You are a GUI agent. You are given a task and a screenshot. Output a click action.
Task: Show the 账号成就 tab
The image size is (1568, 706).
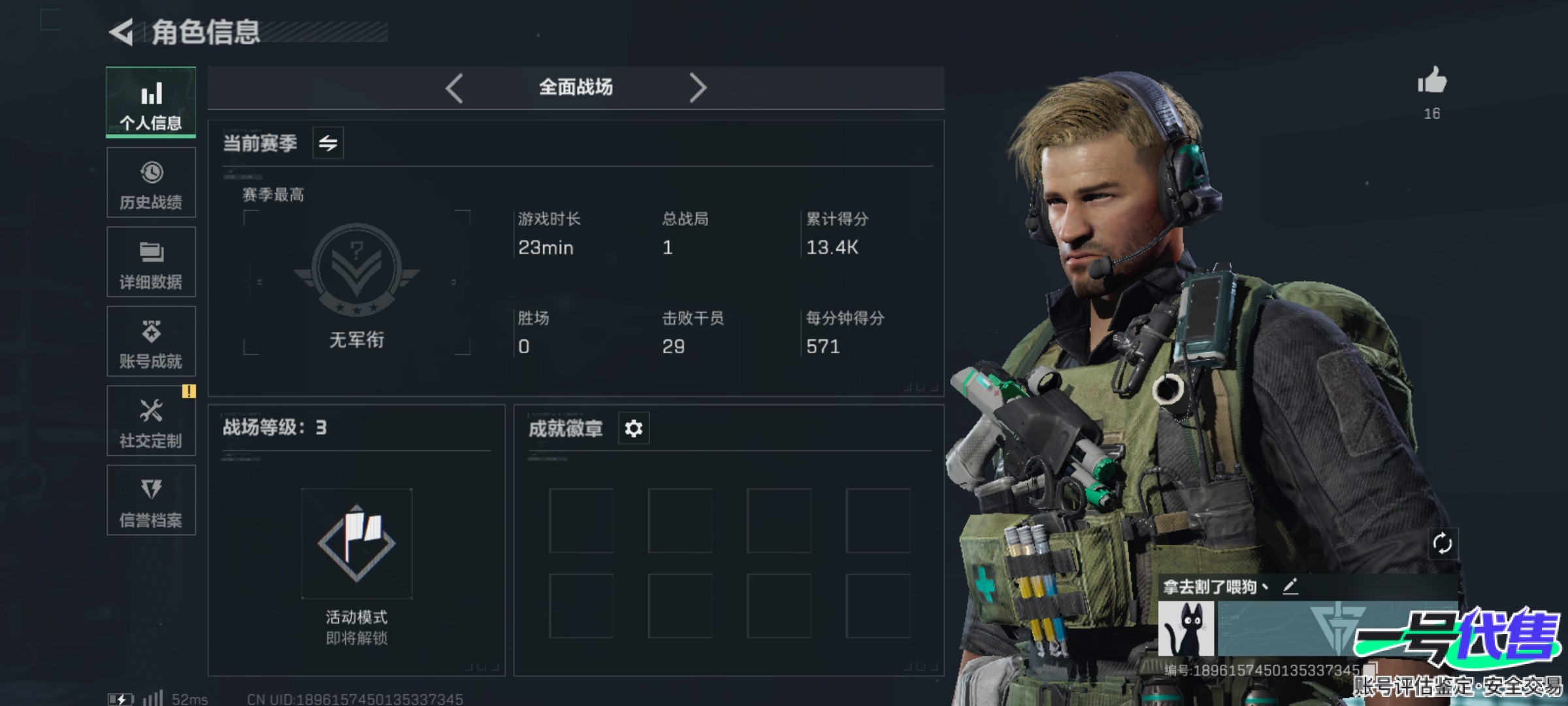click(x=151, y=341)
